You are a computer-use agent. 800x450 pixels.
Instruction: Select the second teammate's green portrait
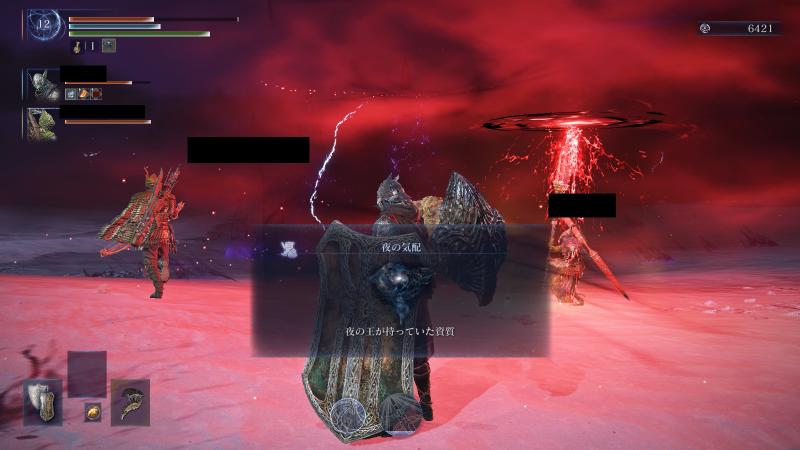point(41,123)
